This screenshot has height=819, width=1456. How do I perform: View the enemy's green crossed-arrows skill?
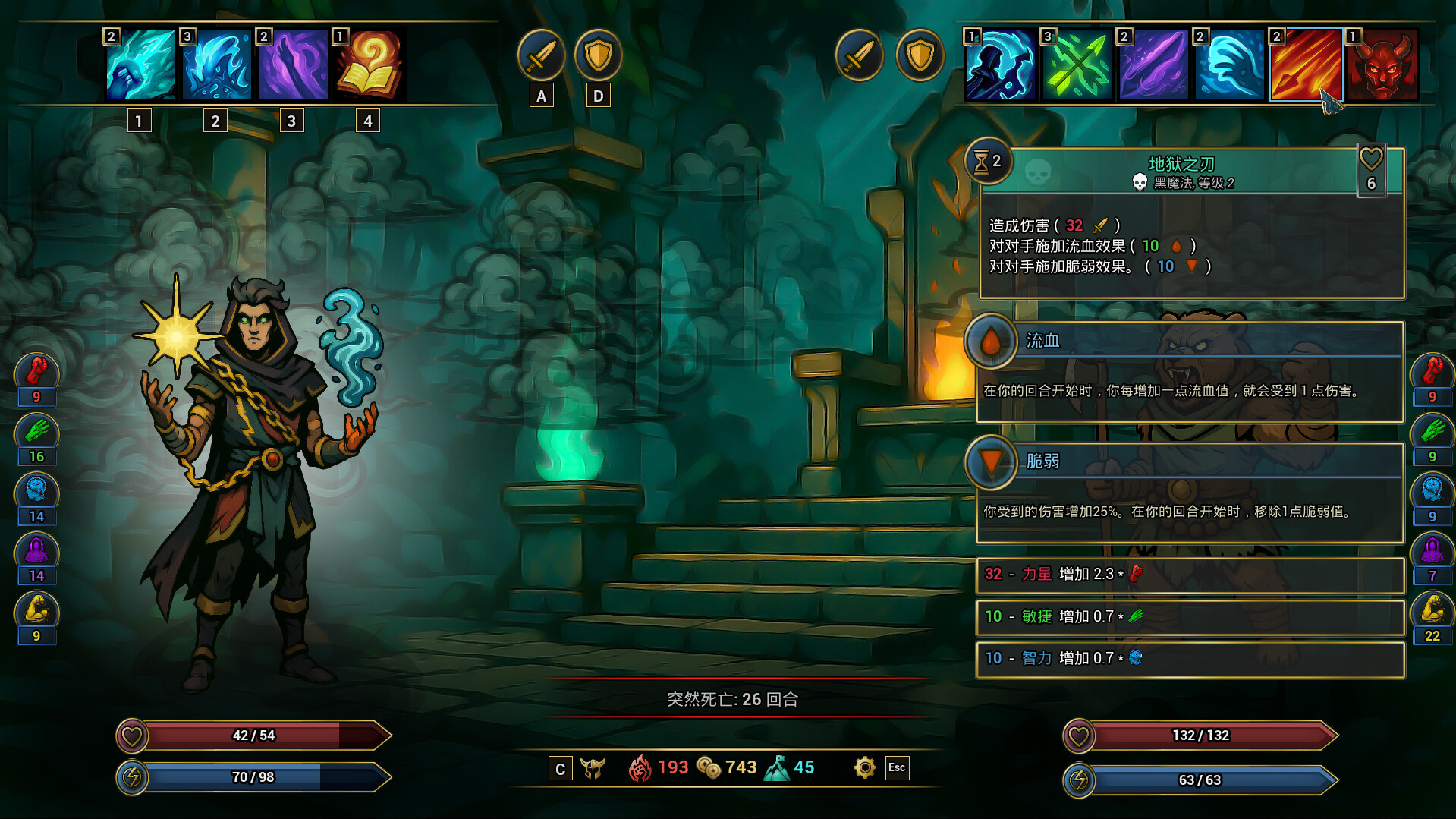(1077, 65)
